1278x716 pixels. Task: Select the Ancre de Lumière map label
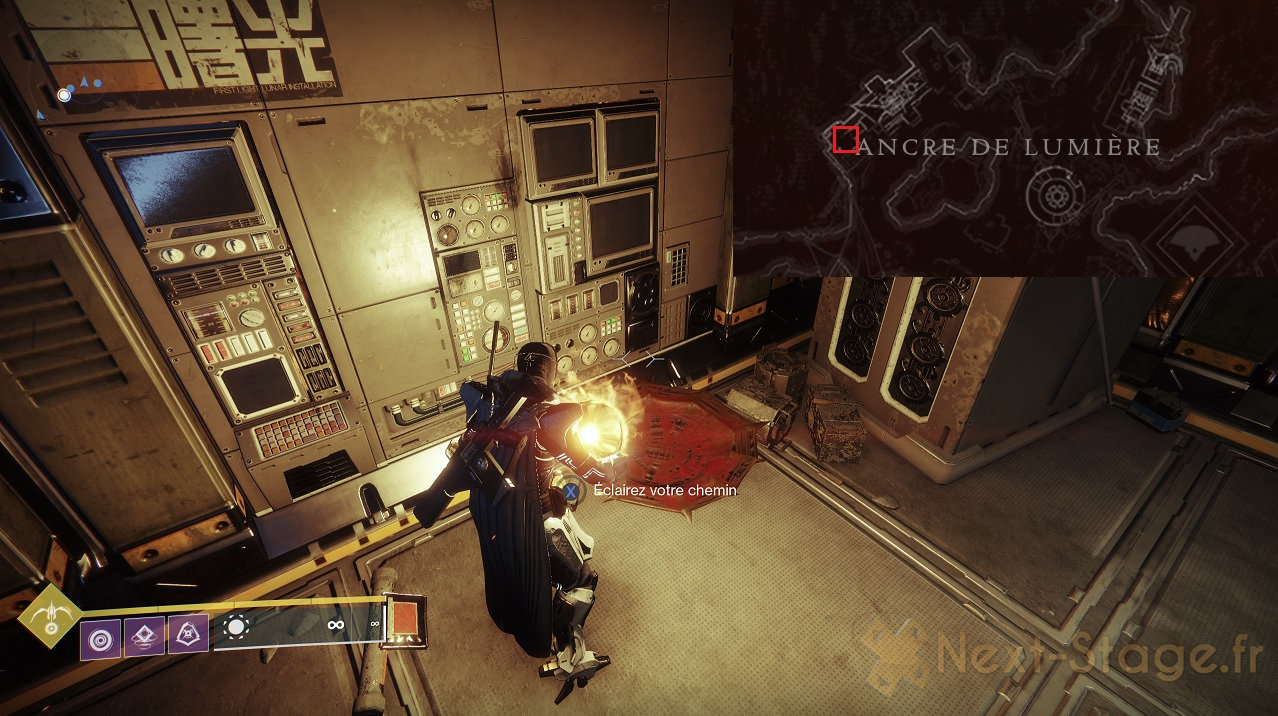click(x=1009, y=148)
